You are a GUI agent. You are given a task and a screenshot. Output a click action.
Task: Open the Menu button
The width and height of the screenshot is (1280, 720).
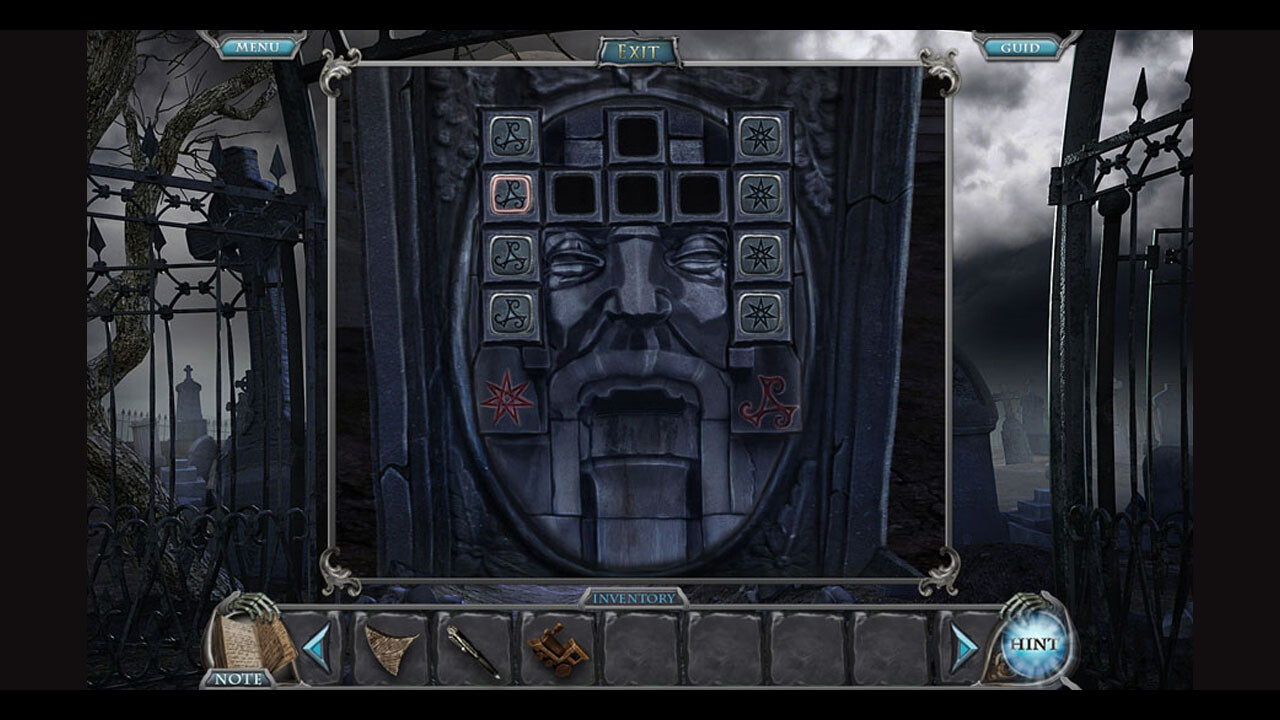point(257,47)
